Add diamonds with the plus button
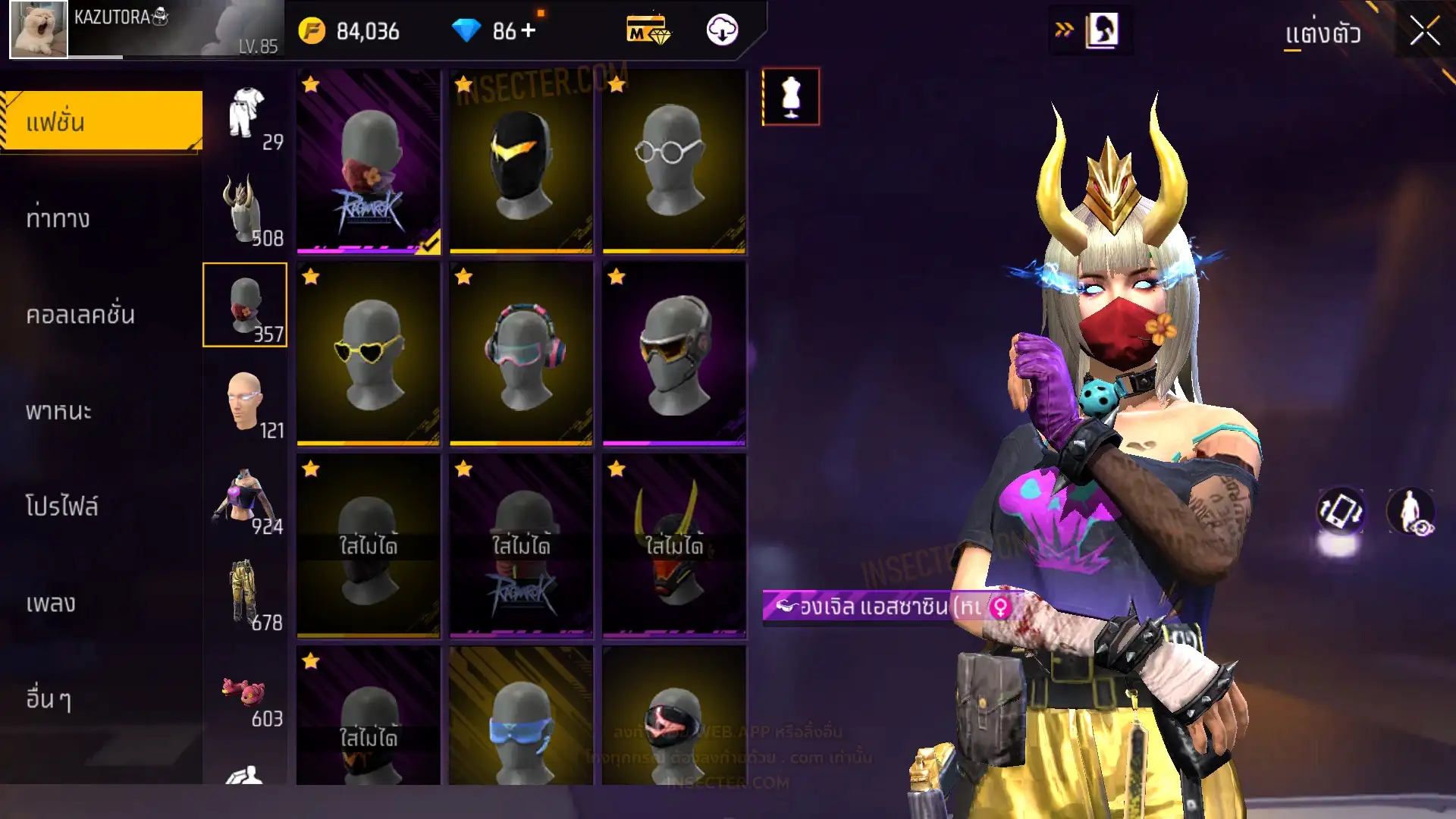The height and width of the screenshot is (819, 1456). (529, 31)
